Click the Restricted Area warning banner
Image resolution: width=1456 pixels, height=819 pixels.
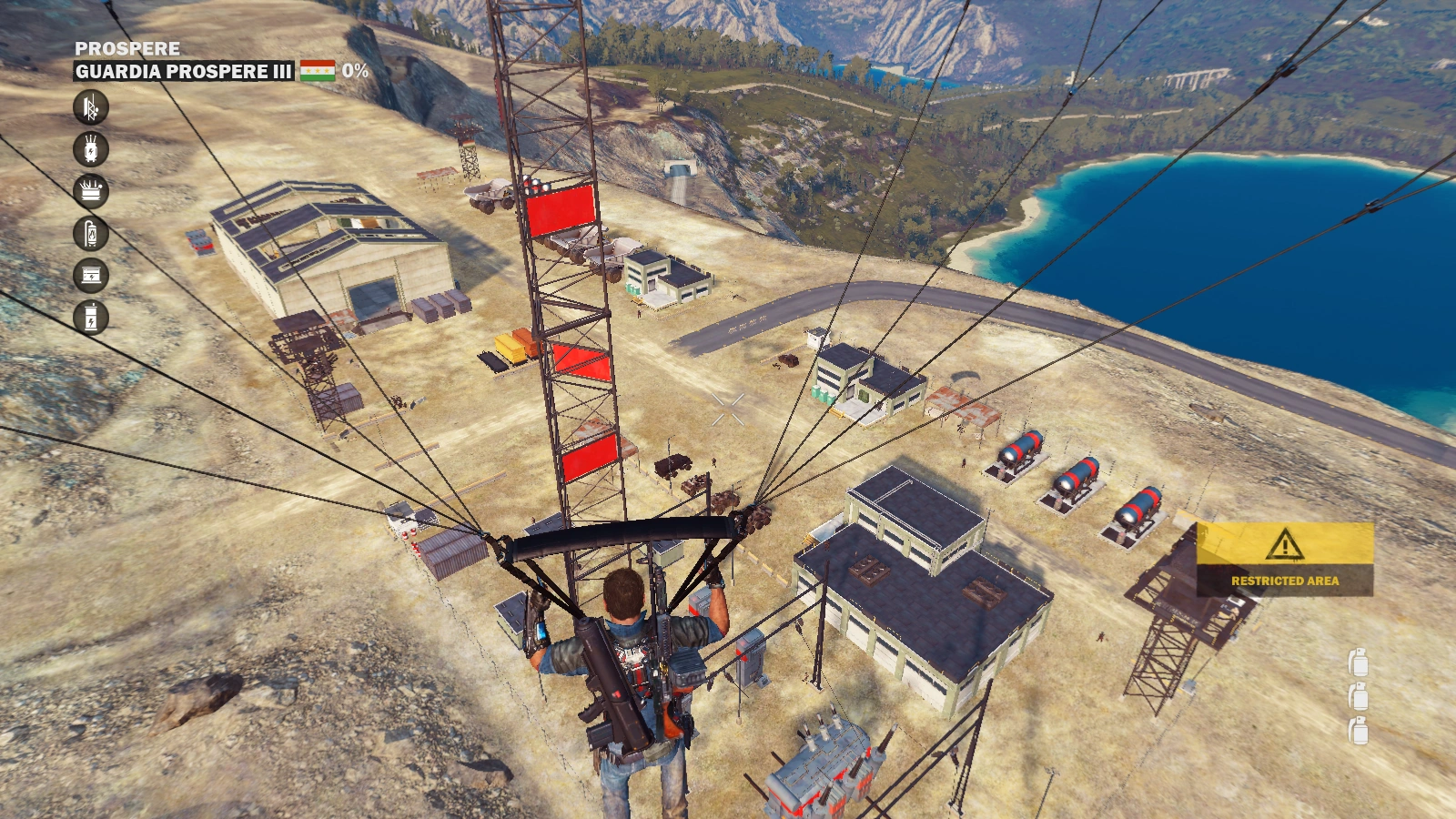1284,559
